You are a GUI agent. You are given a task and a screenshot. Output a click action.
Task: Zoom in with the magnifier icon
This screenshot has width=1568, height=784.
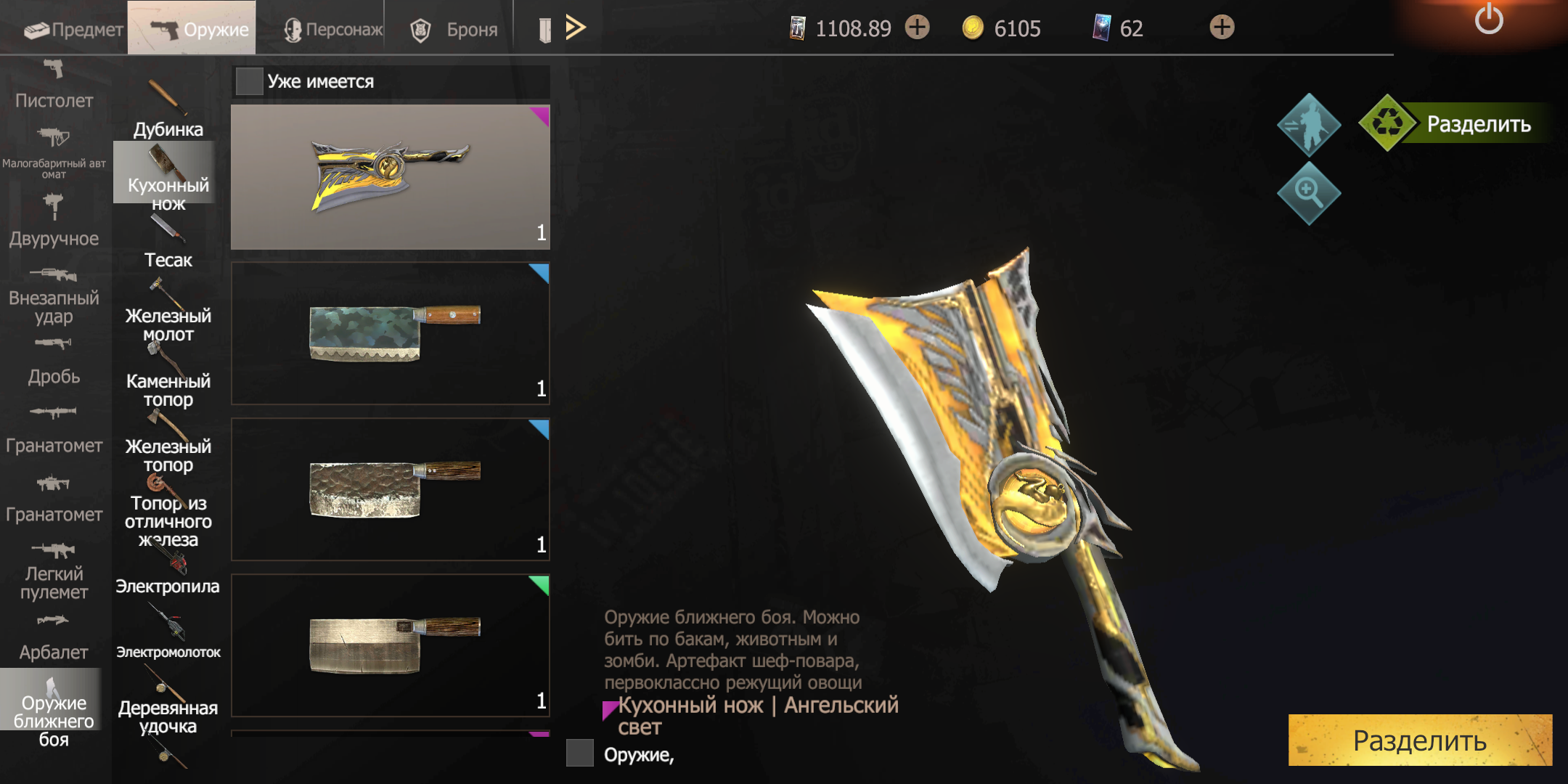(1308, 192)
